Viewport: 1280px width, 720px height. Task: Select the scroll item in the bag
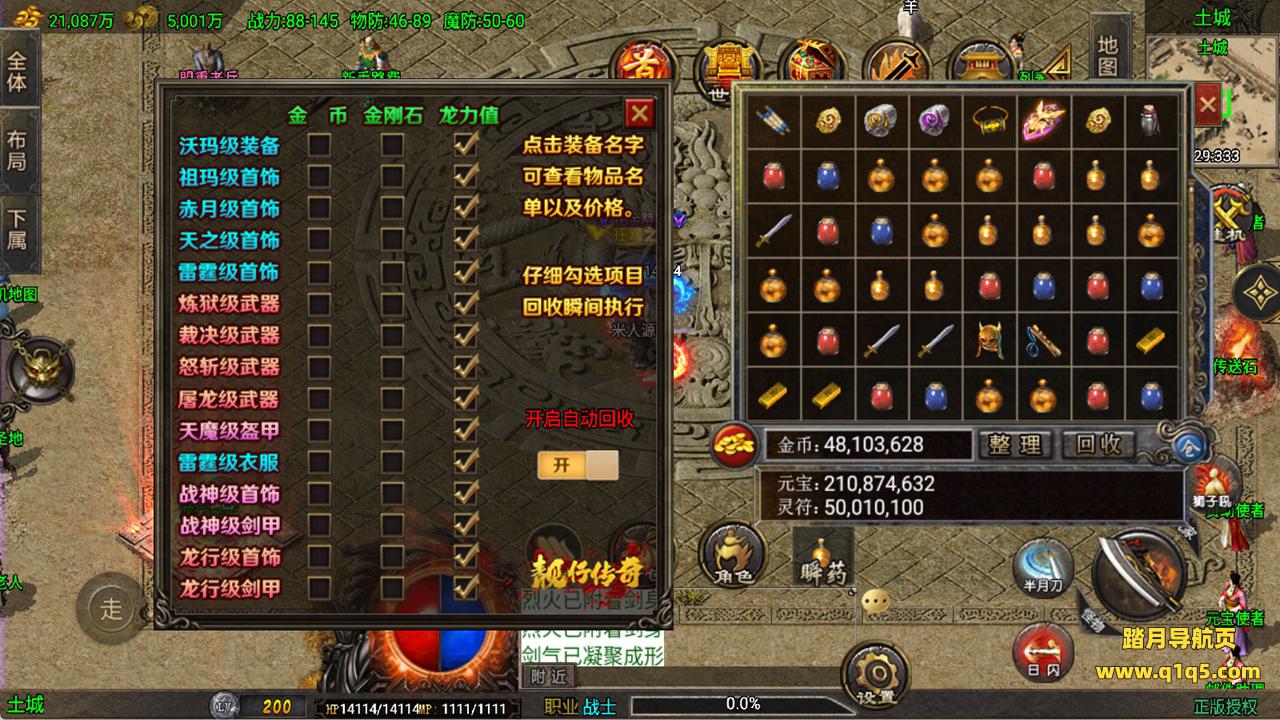coord(773,122)
